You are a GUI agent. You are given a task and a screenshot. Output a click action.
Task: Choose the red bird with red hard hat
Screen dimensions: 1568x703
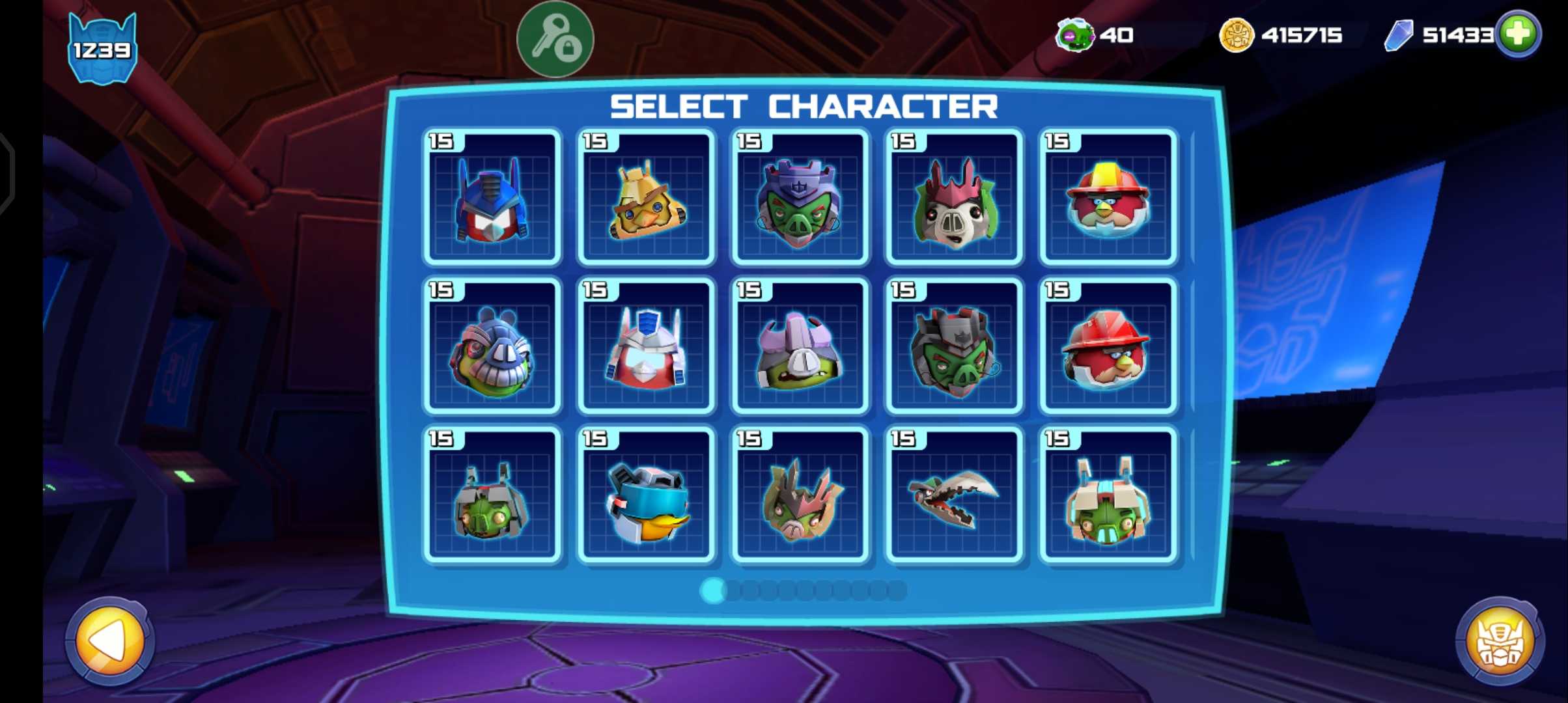1108,346
